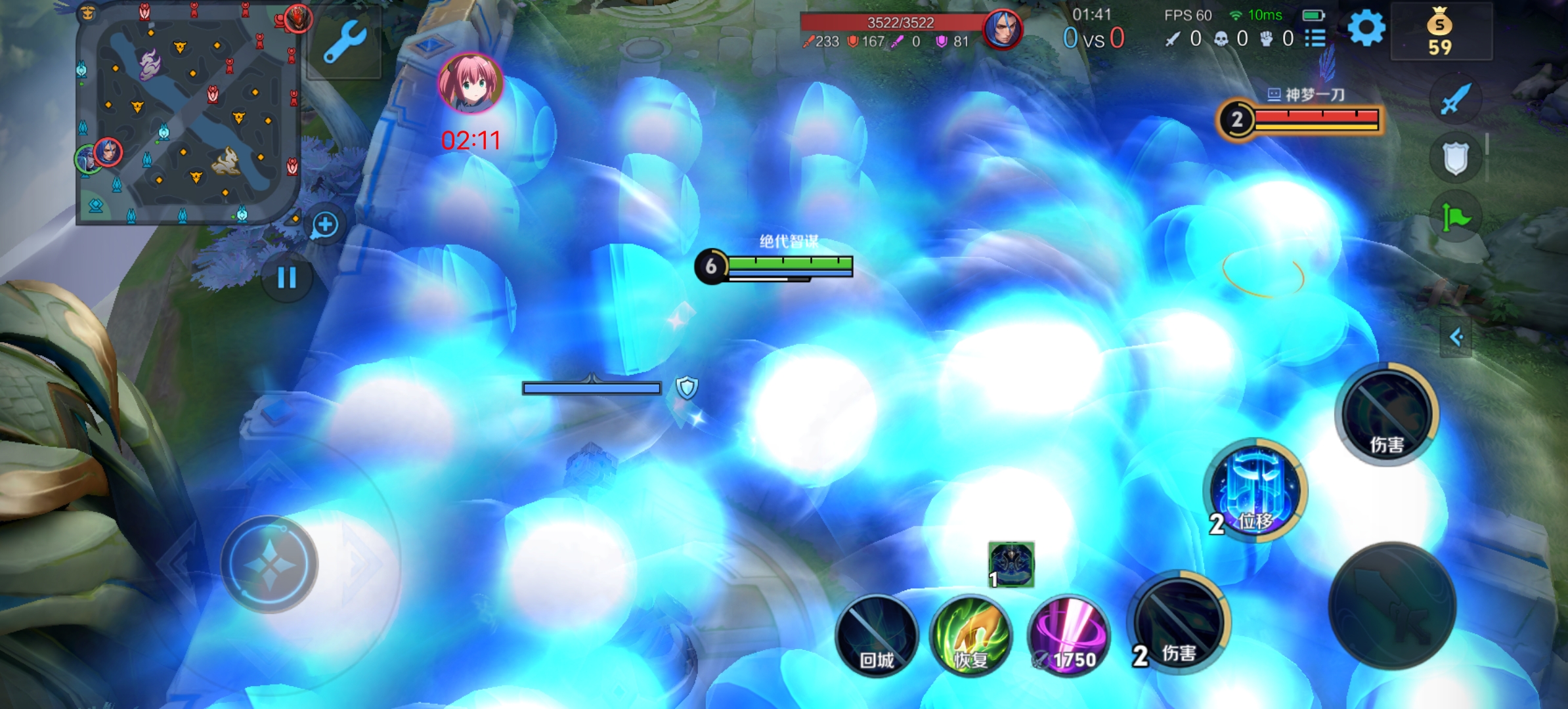
Task: Pause the match with the pause button
Action: 287,278
